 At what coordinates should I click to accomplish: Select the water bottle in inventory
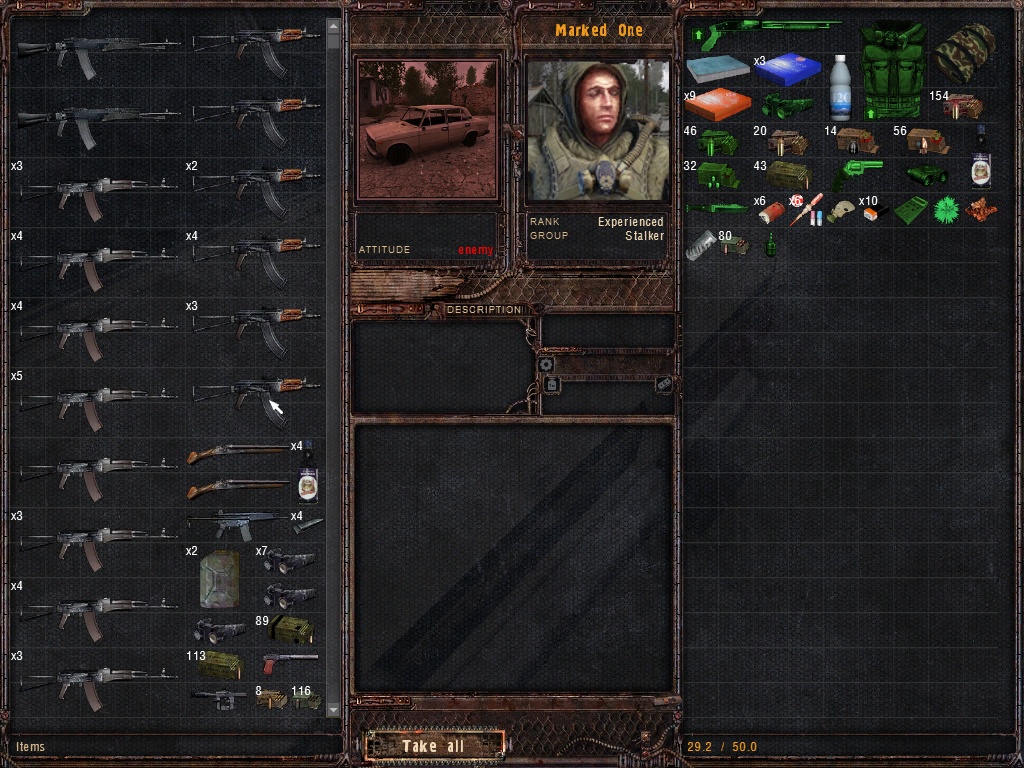point(838,86)
